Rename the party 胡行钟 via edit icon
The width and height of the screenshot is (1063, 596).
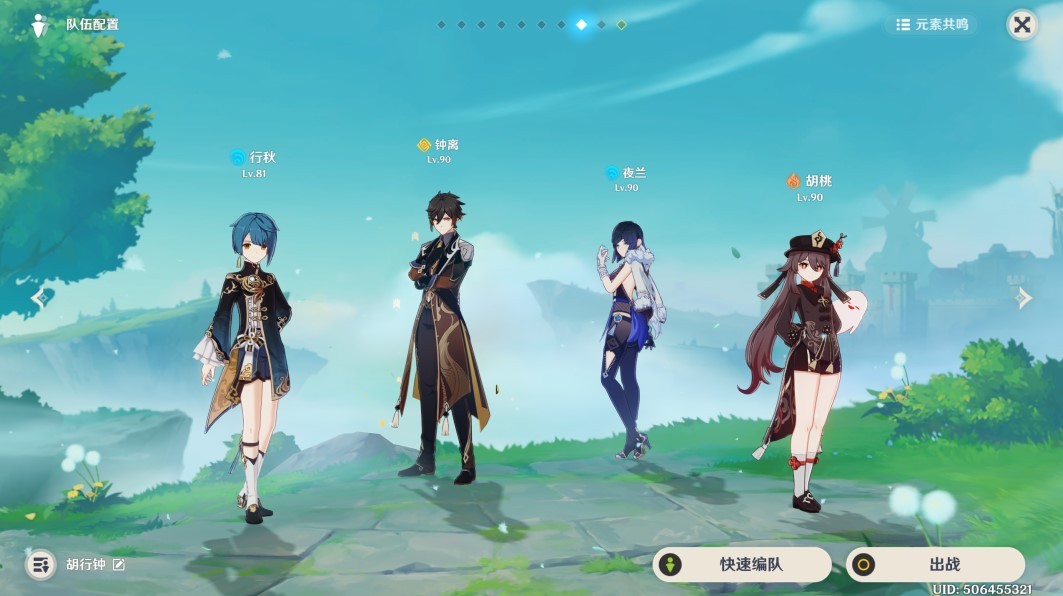119,565
